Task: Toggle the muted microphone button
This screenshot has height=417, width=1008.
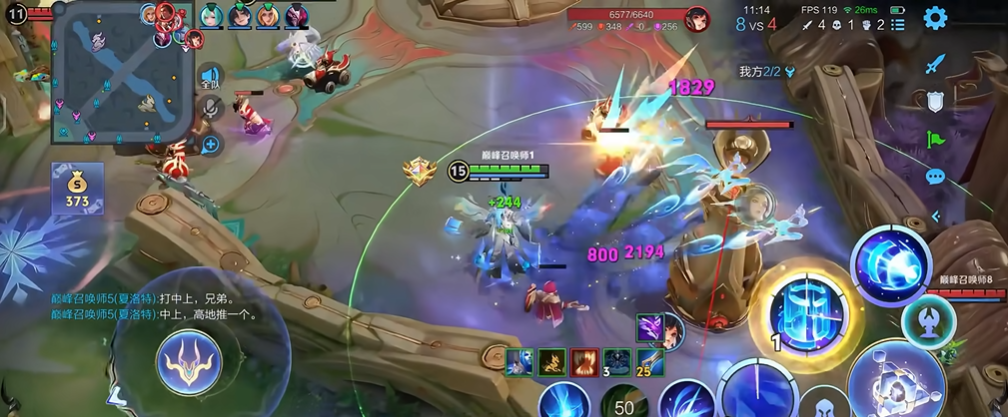Action: click(210, 110)
